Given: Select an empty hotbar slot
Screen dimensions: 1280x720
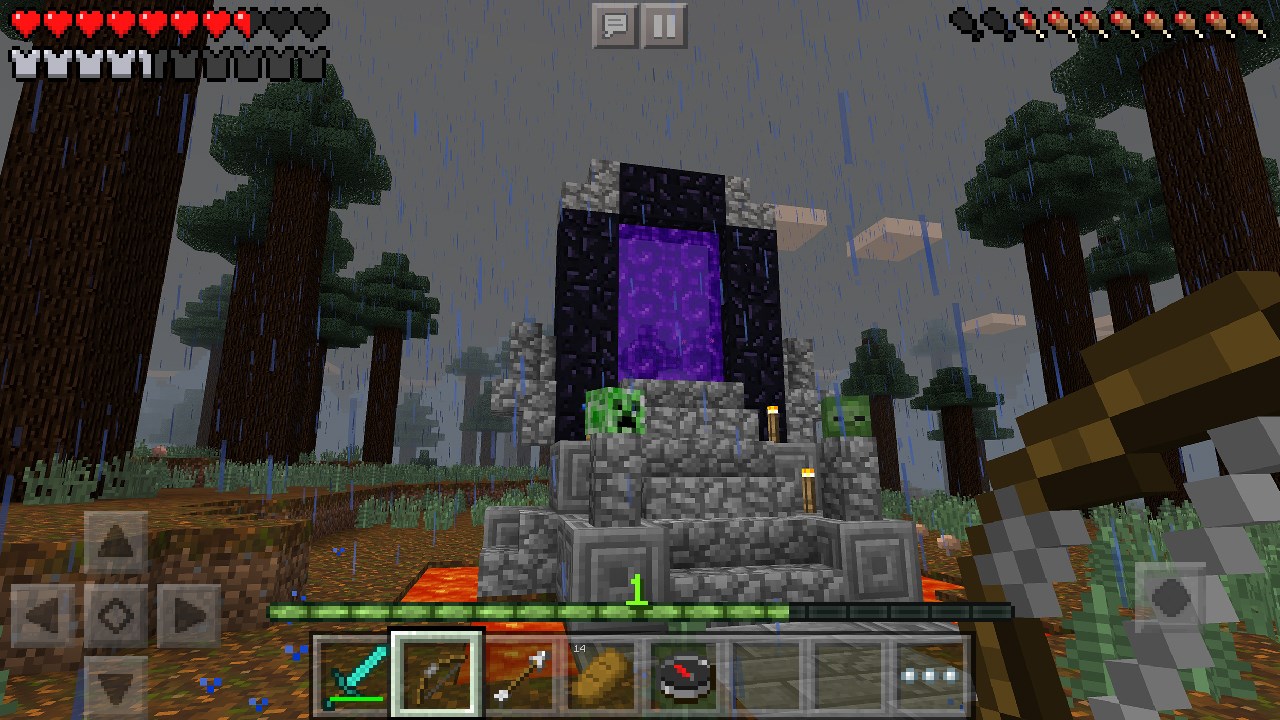Looking at the screenshot, I should coord(764,672).
